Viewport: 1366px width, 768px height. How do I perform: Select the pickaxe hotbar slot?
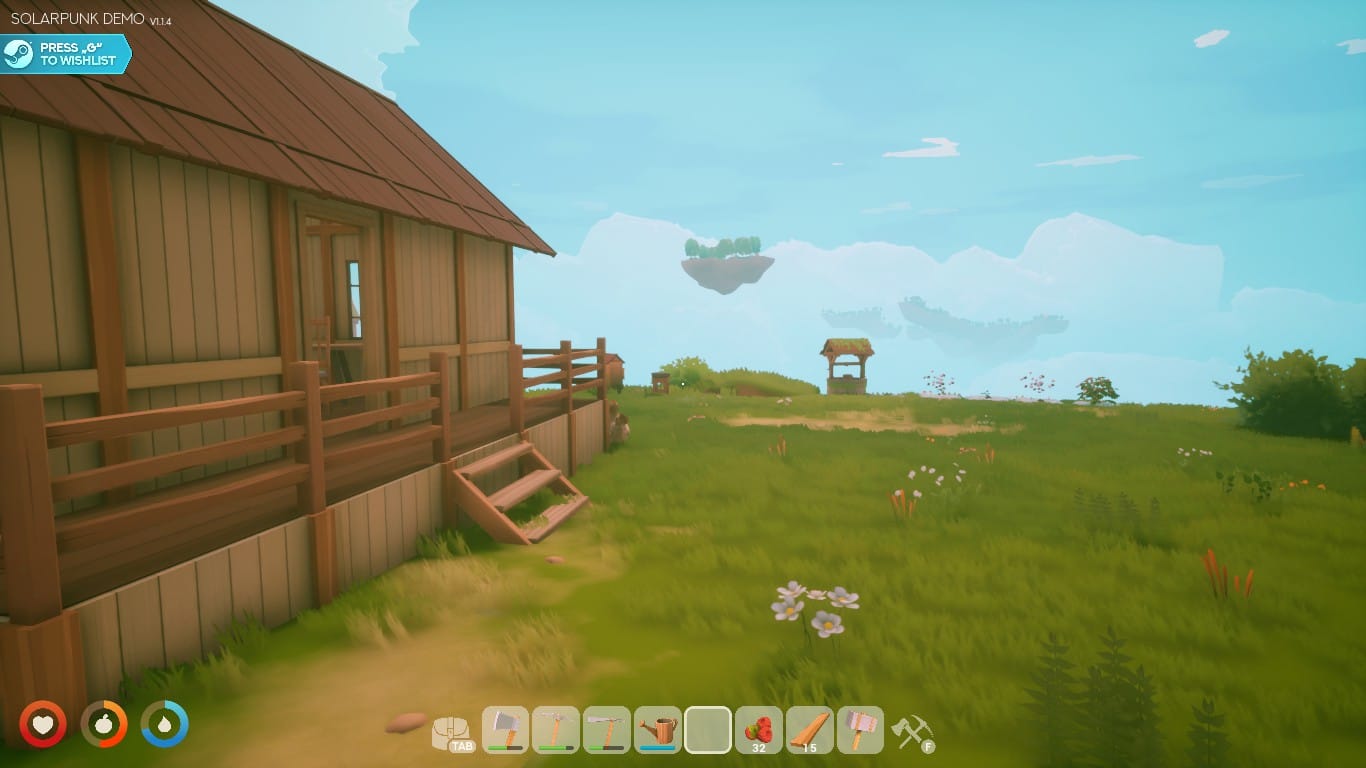point(556,729)
